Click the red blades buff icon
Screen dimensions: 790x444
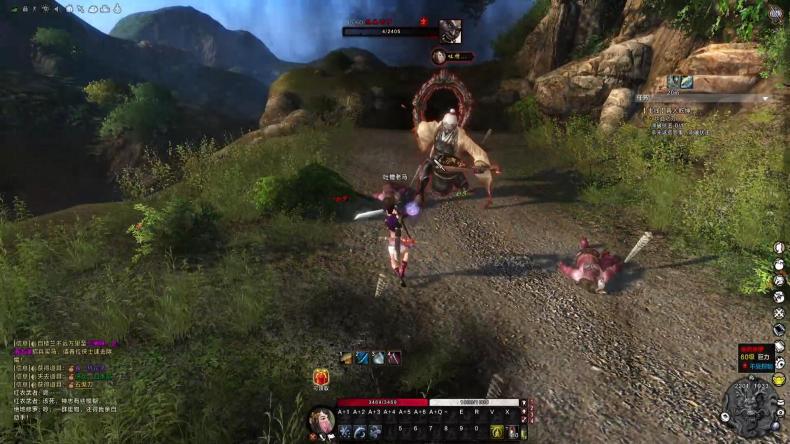point(394,358)
